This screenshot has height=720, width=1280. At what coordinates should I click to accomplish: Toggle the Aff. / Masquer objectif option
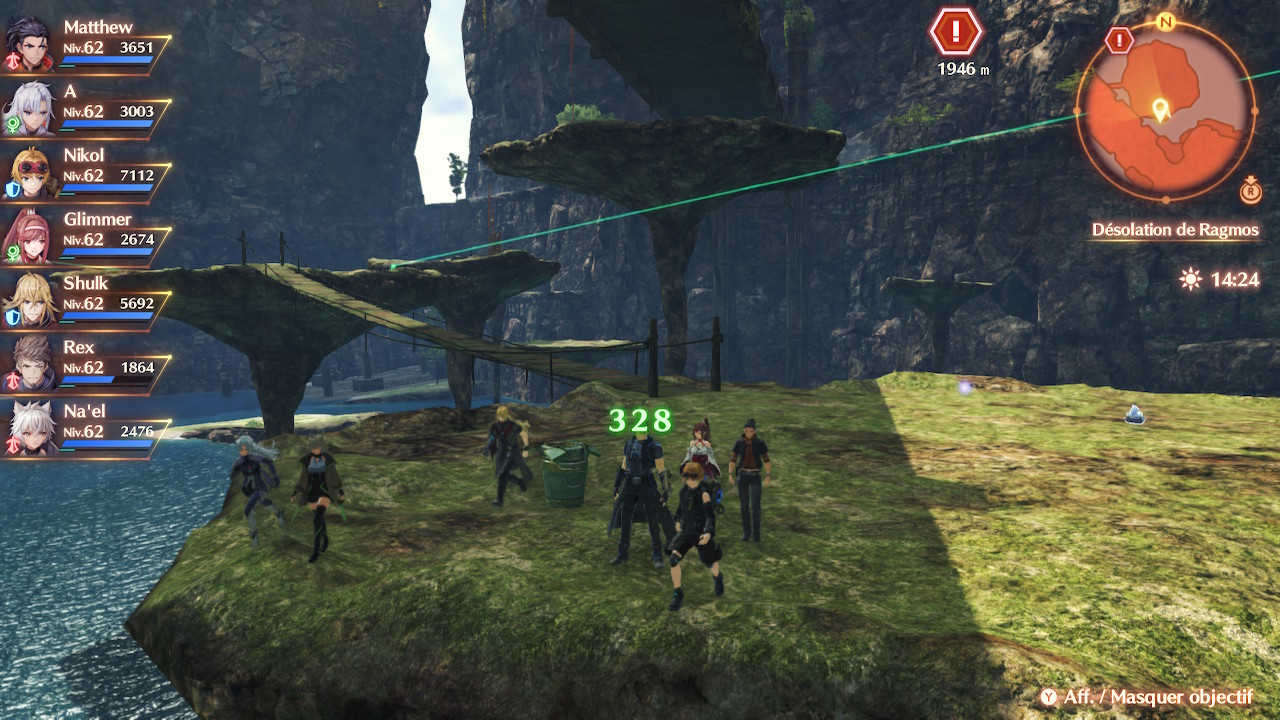pos(1144,697)
